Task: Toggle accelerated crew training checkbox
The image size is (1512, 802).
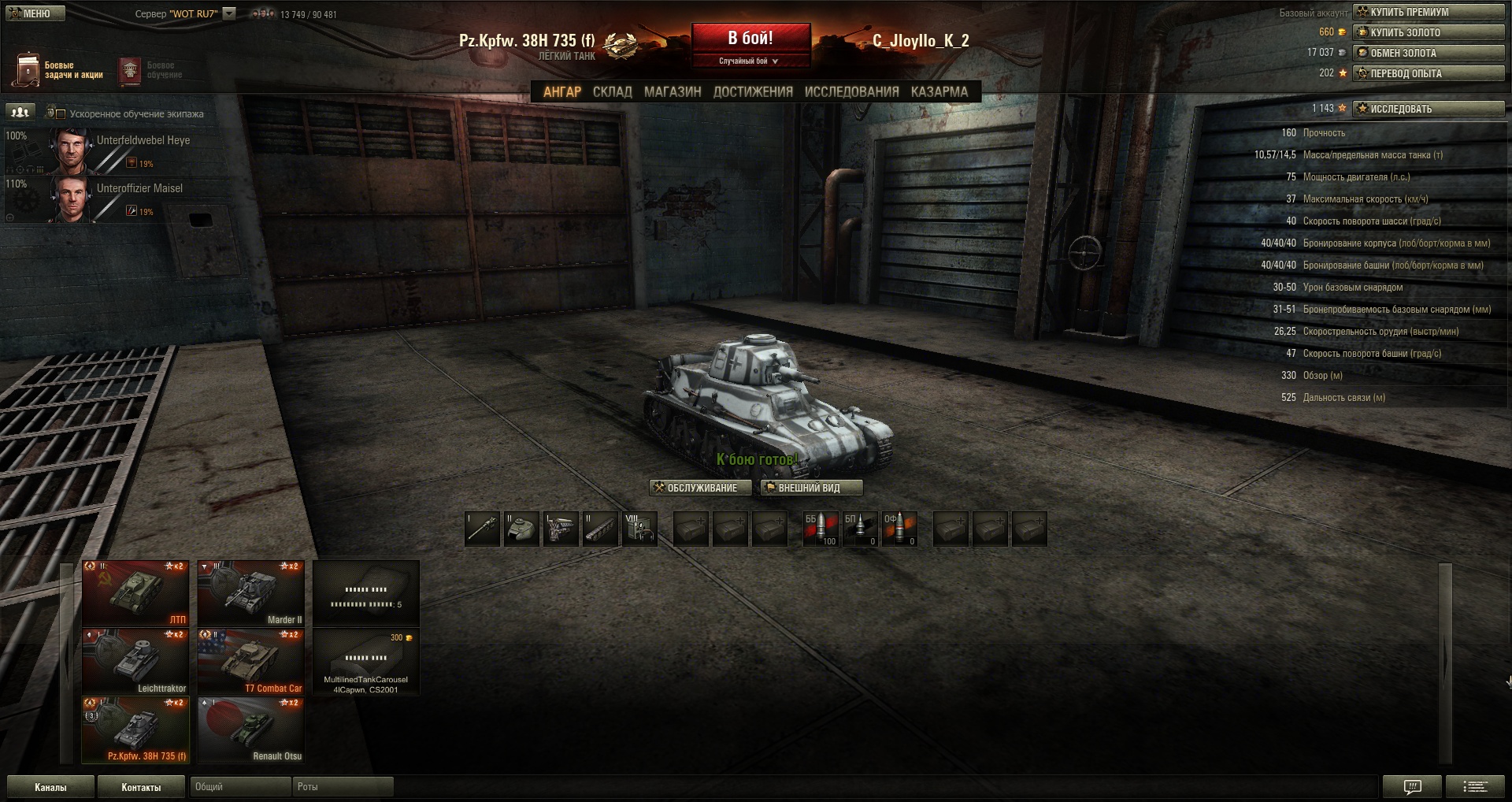Action: coord(61,113)
